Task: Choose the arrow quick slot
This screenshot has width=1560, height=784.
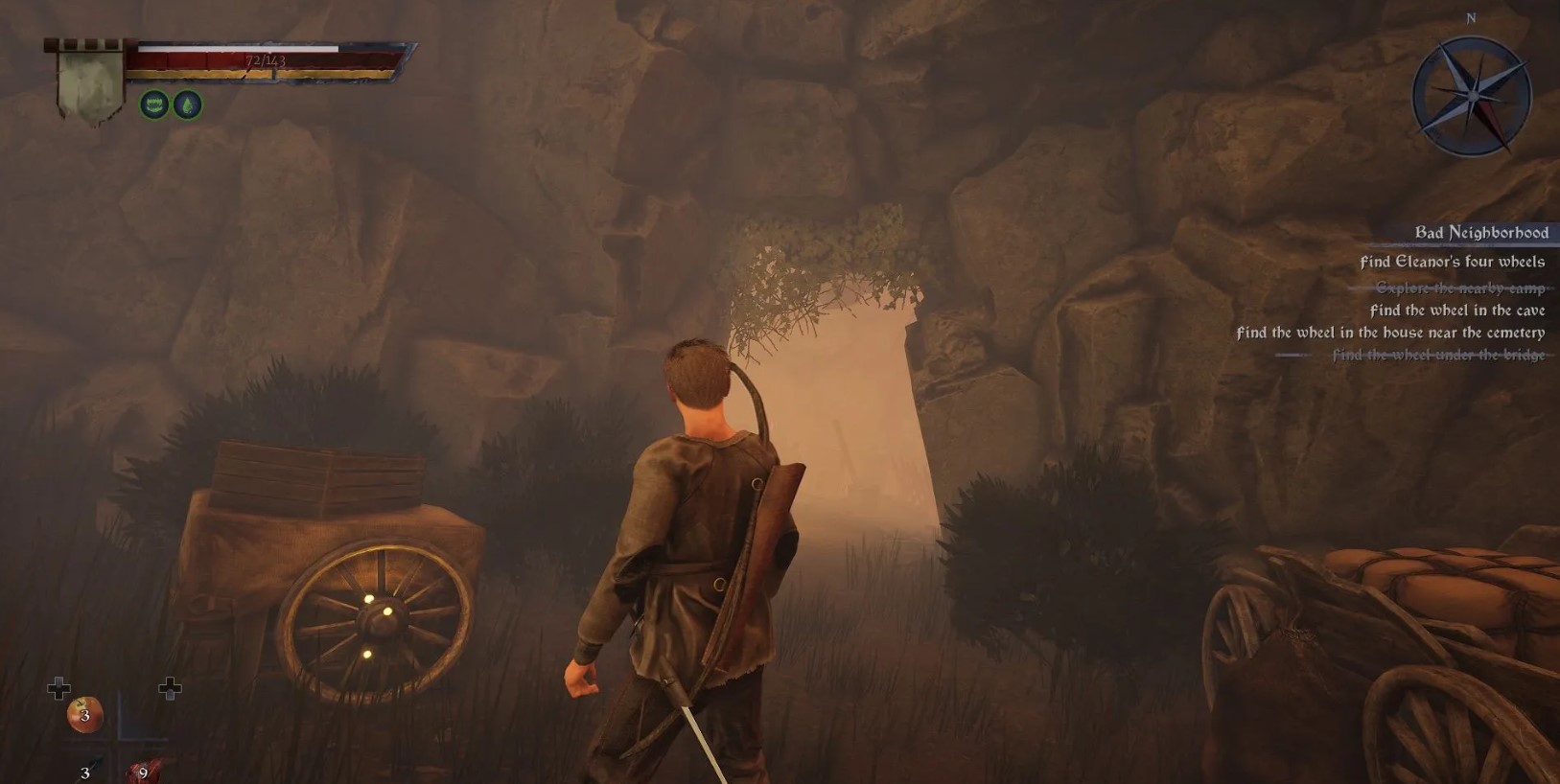Action: pos(90,770)
